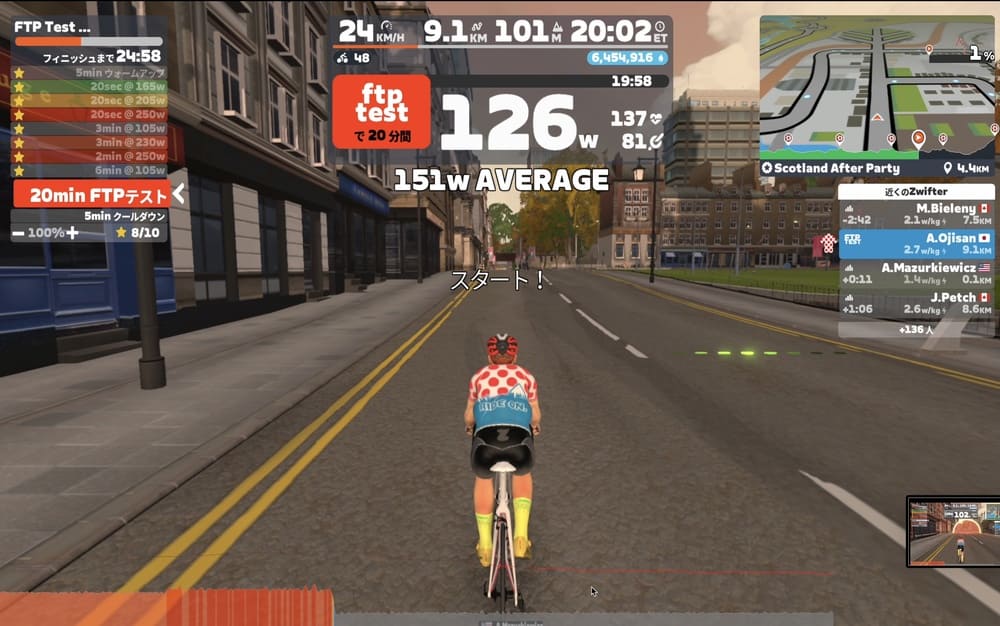Decrease workout intensity with the minus button

pos(19,232)
